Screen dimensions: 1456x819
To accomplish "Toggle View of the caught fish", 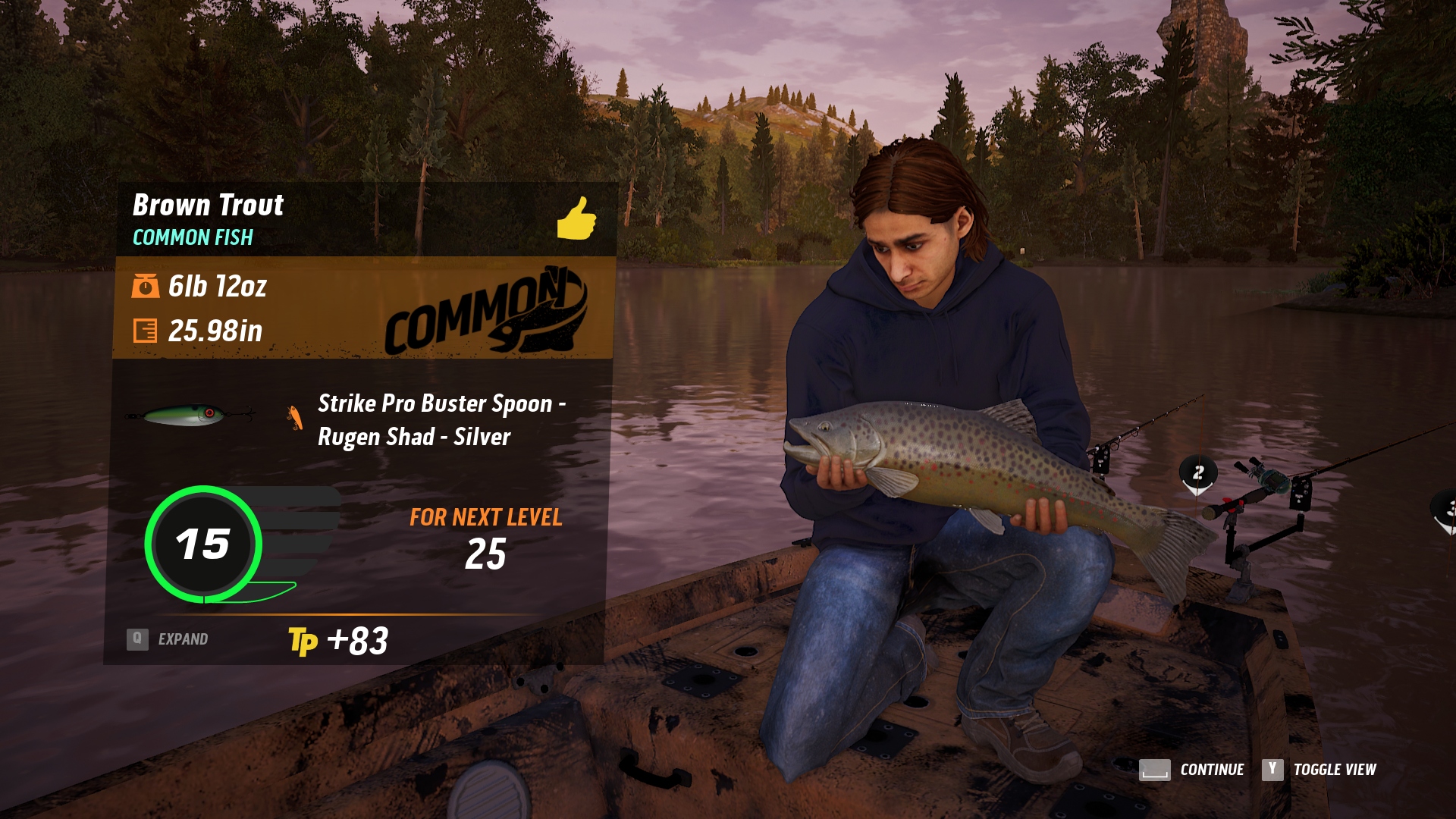I will click(x=1319, y=770).
